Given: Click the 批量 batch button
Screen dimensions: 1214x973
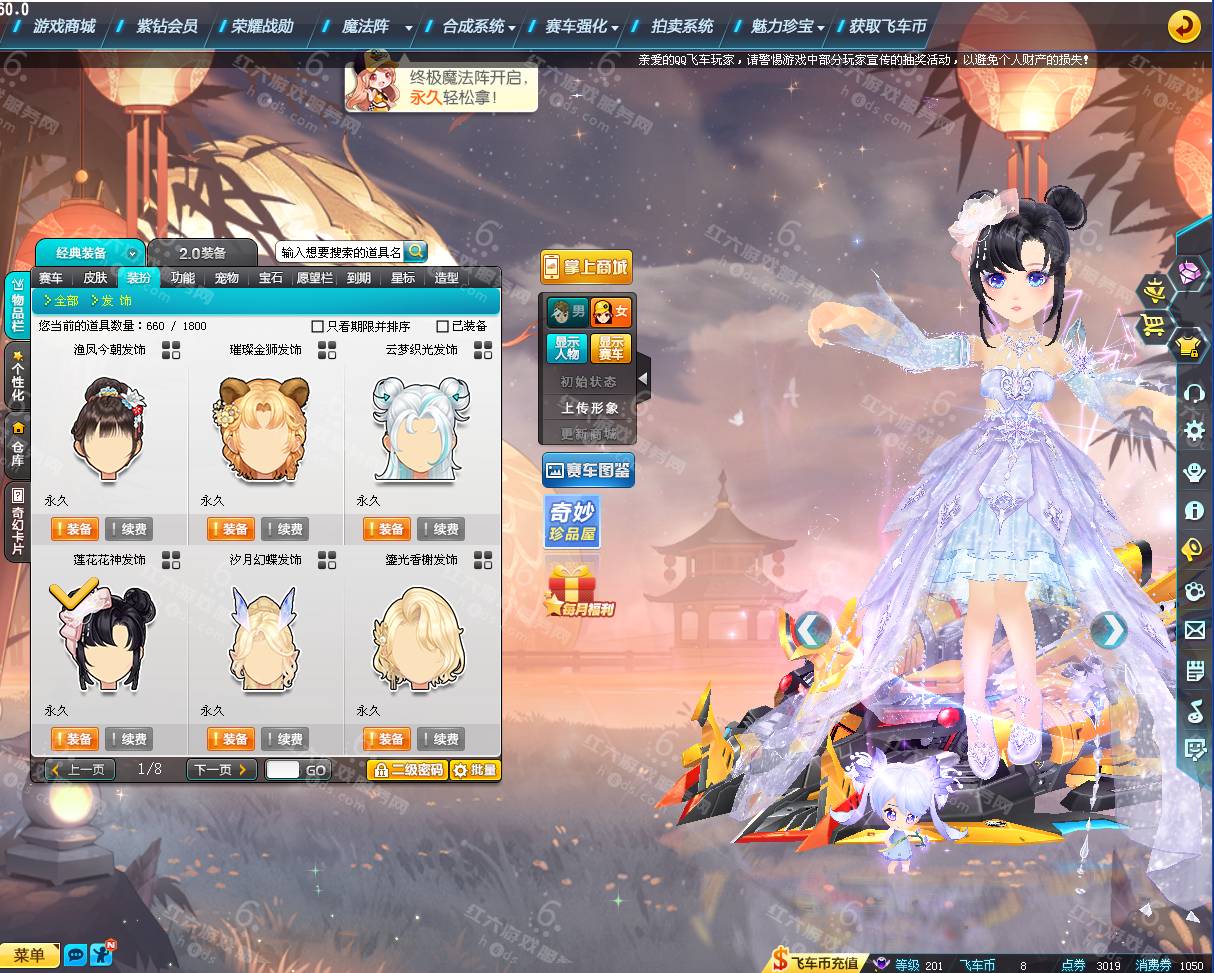Looking at the screenshot, I should click(475, 770).
